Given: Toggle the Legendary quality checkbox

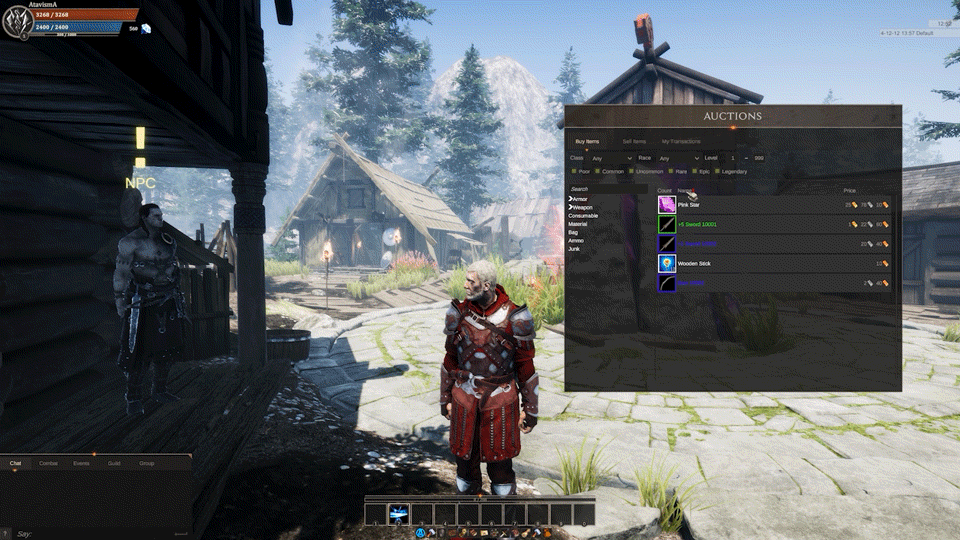Looking at the screenshot, I should pyautogui.click(x=717, y=171).
